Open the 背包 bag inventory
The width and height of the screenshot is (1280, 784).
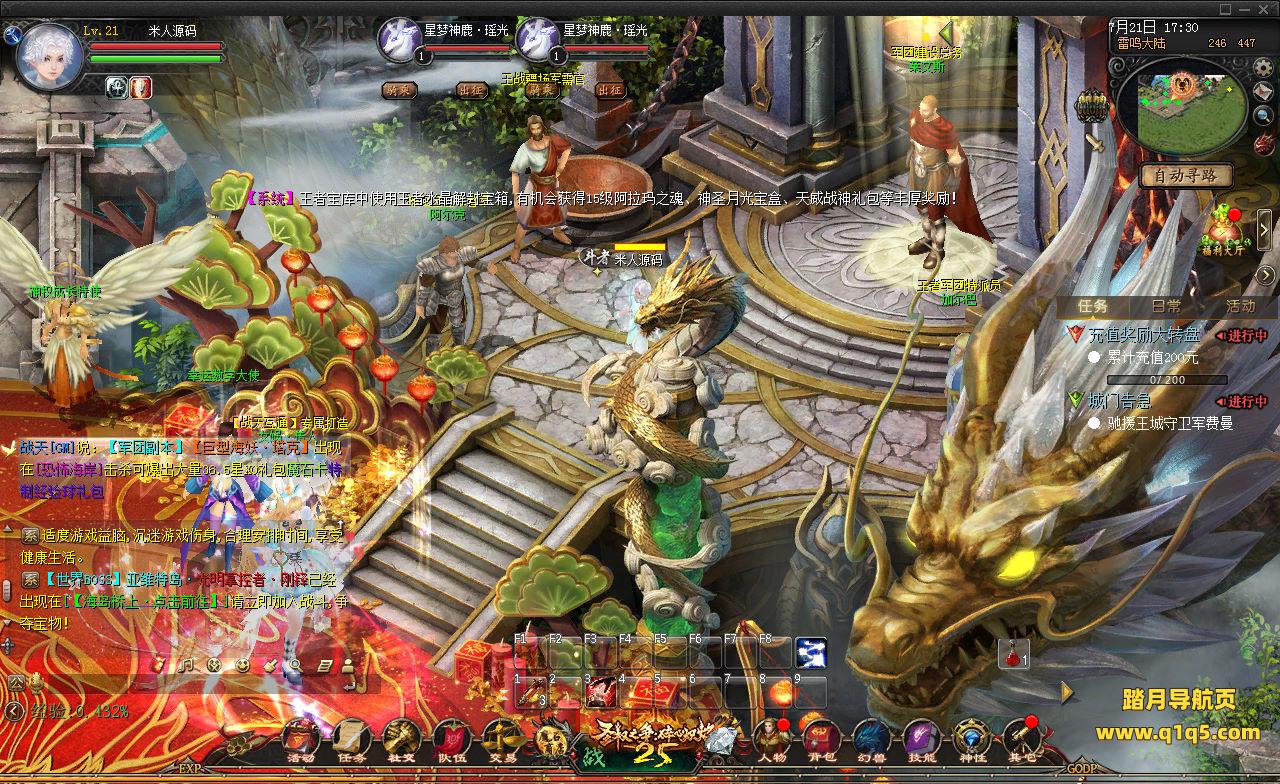point(821,739)
